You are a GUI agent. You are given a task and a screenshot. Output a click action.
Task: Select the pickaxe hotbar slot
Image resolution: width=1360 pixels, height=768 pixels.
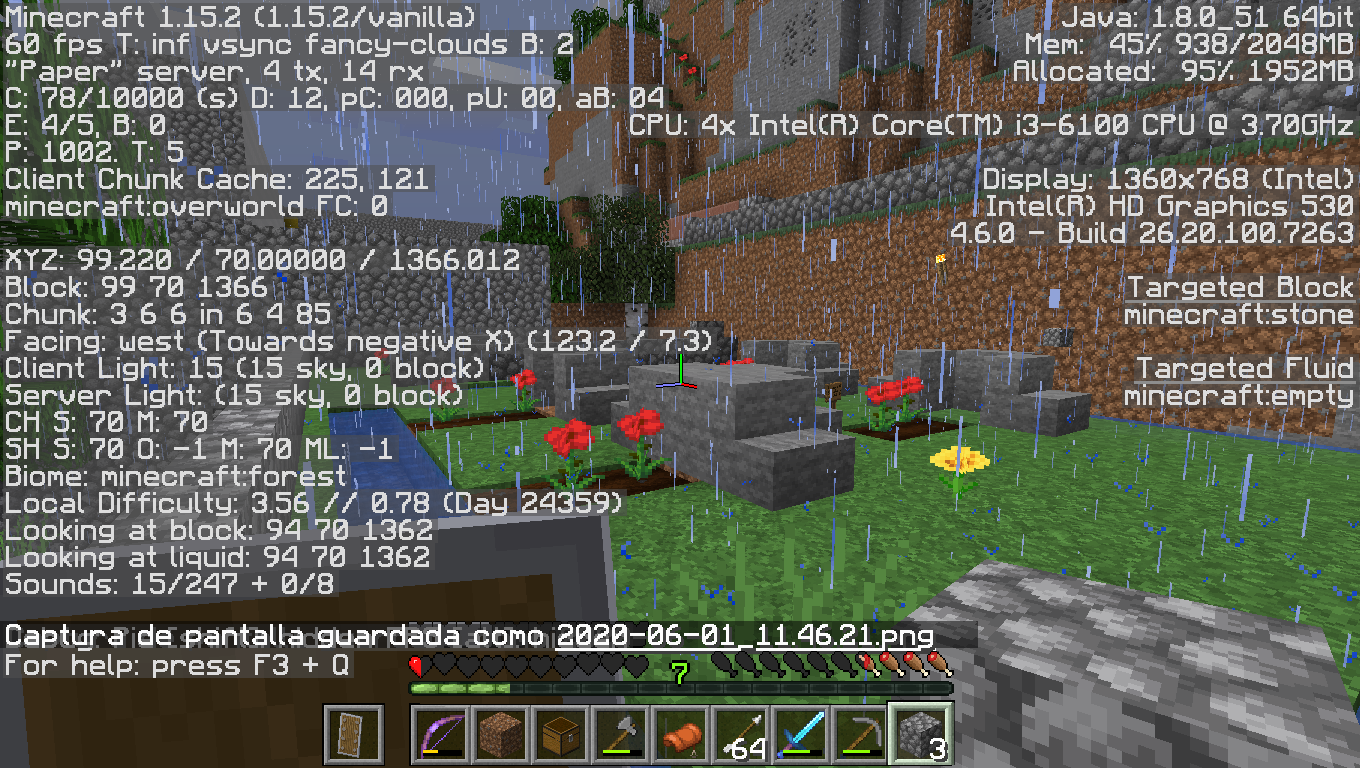860,735
